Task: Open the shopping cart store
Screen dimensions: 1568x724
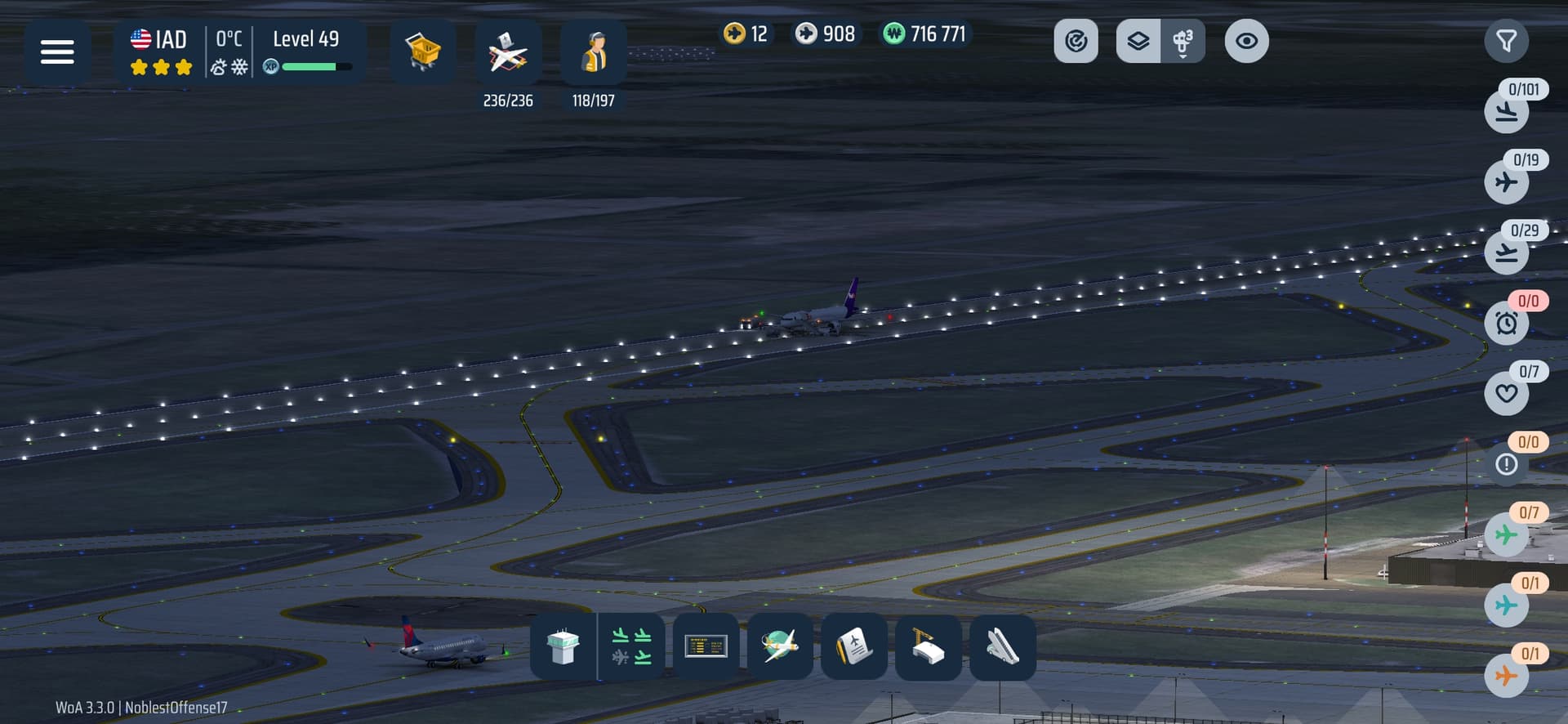Action: [422, 52]
